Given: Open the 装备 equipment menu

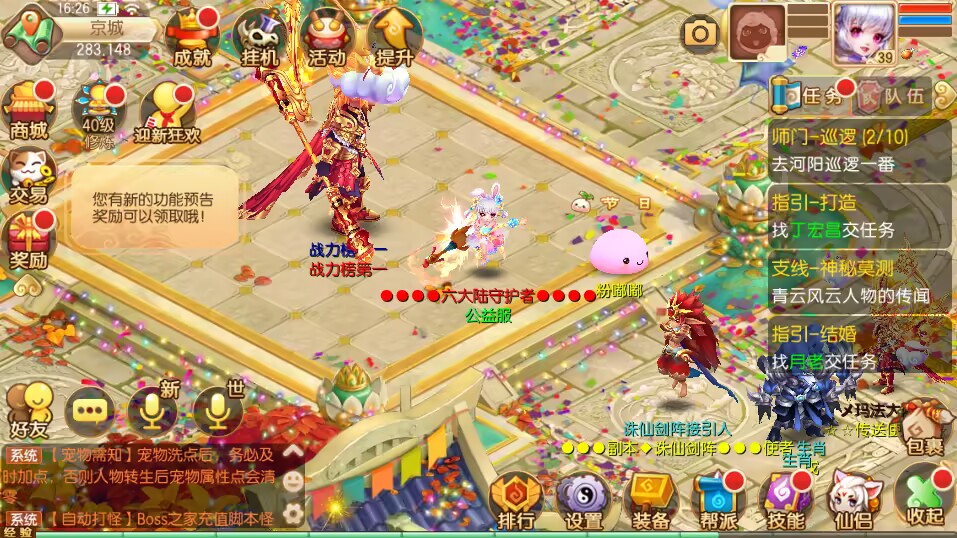Looking at the screenshot, I should [x=652, y=502].
